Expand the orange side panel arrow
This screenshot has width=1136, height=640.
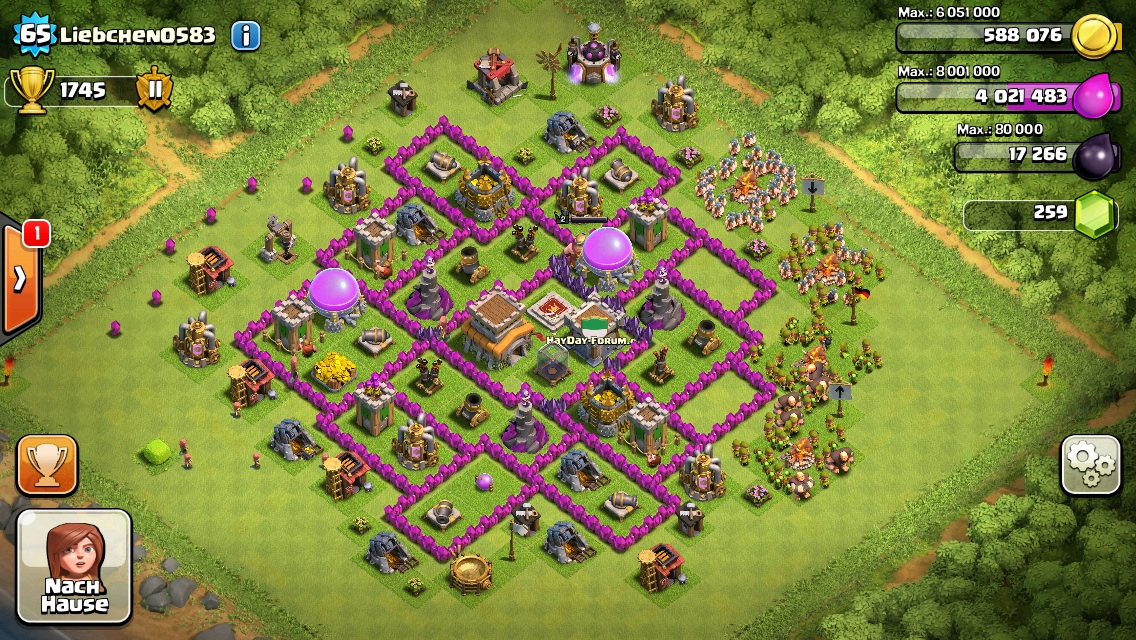(19, 279)
